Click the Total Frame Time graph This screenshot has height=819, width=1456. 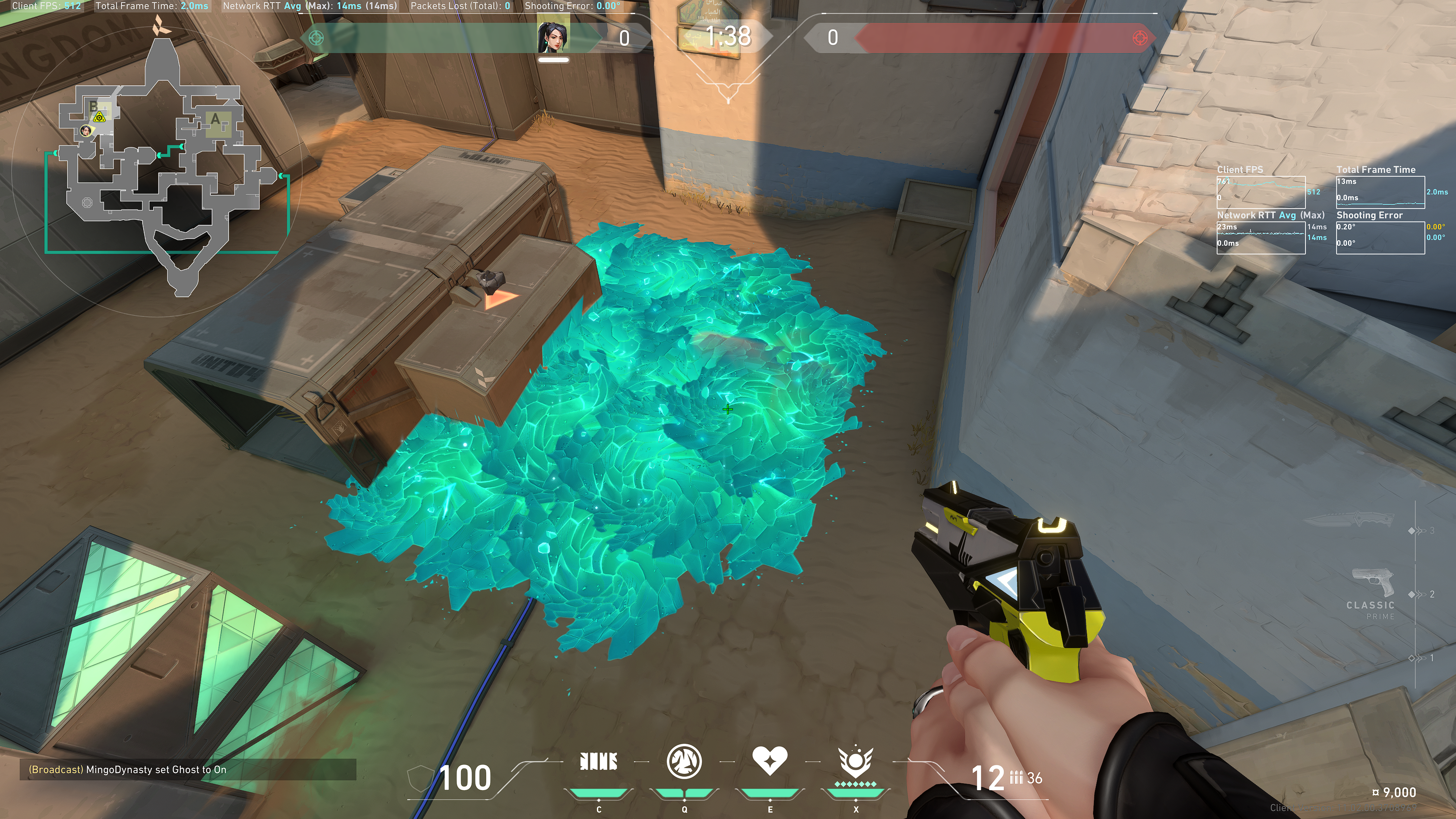pos(1380,191)
